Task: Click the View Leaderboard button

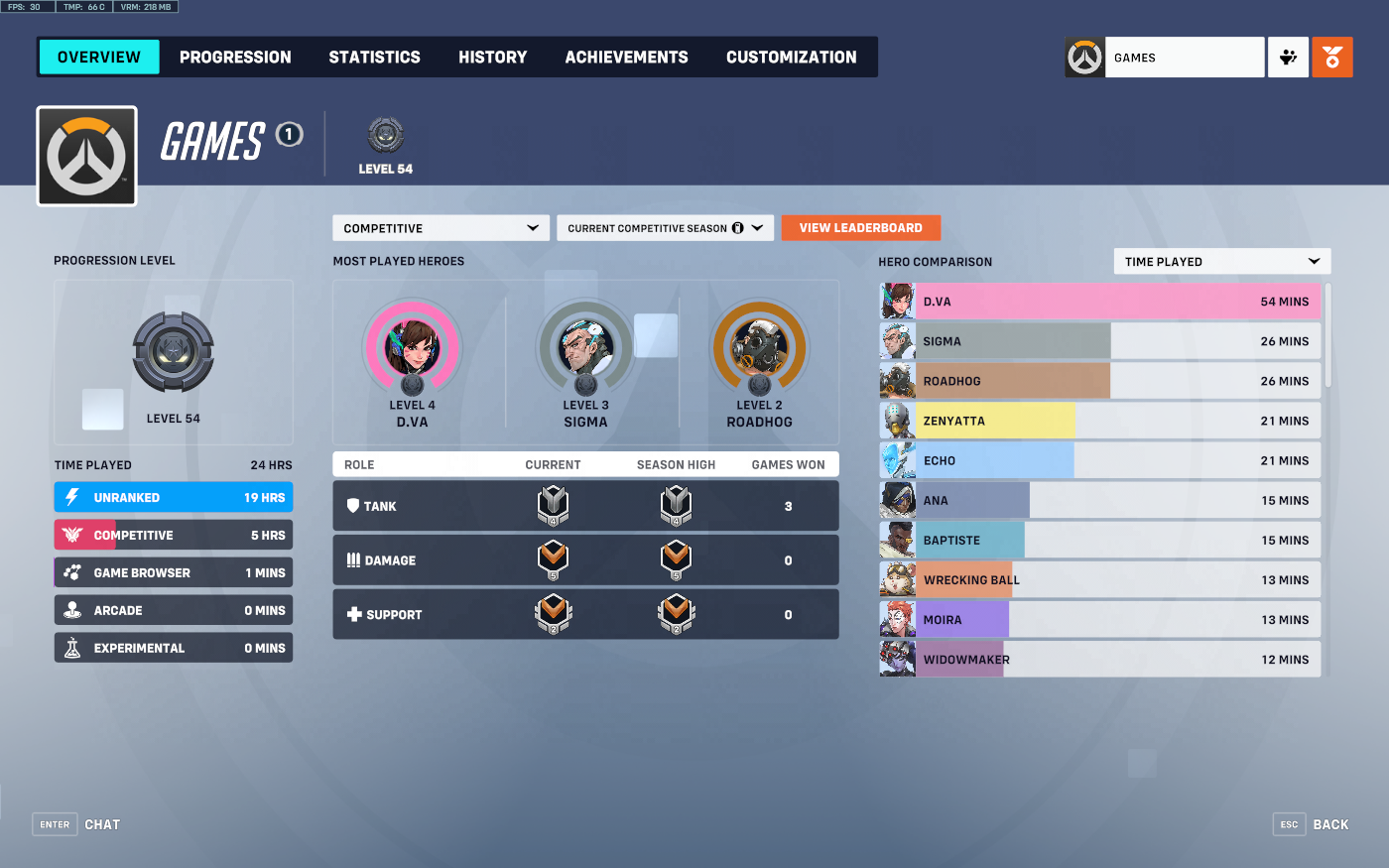Action: (x=860, y=227)
